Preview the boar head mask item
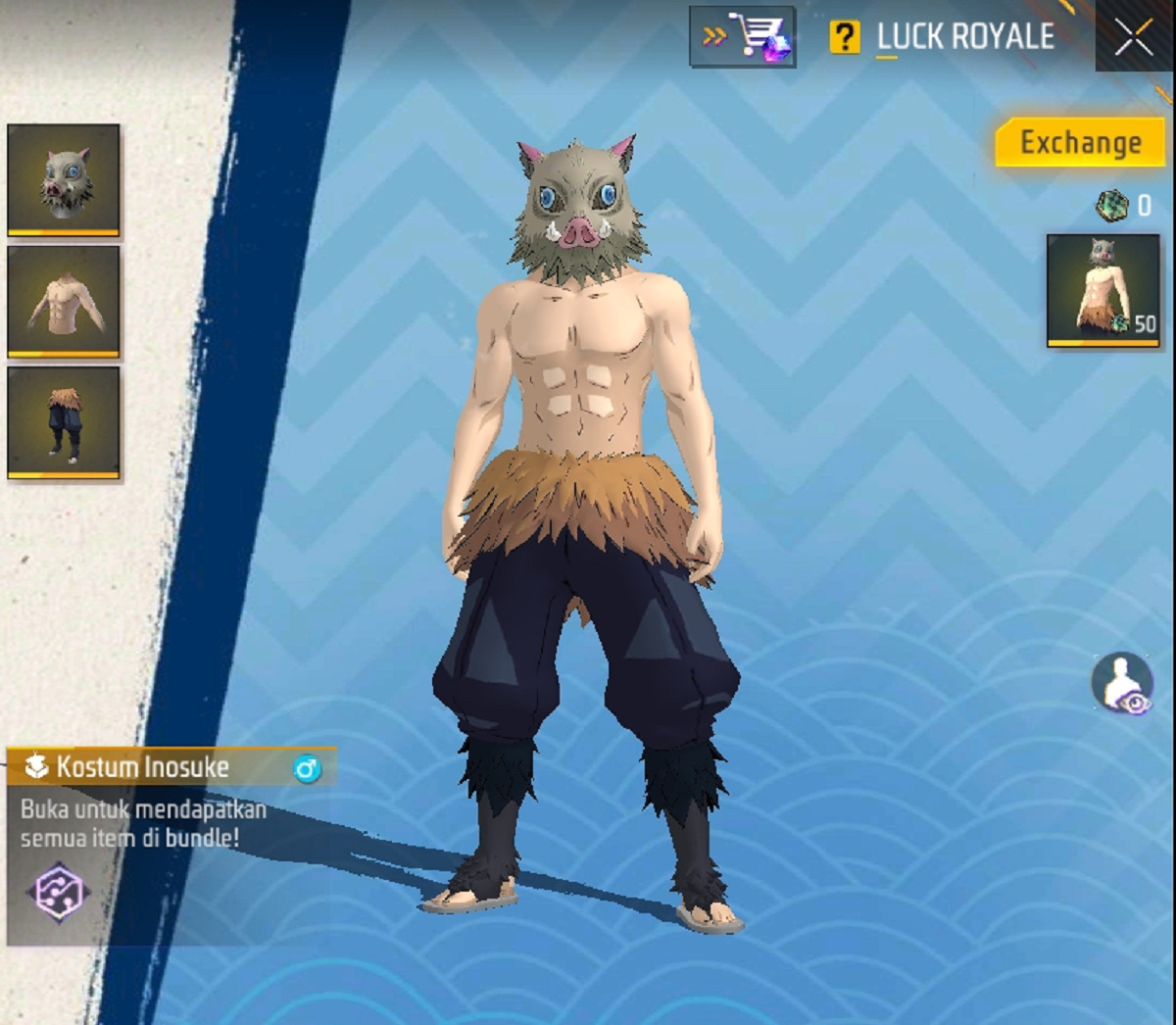Image resolution: width=1176 pixels, height=1025 pixels. coord(64,180)
